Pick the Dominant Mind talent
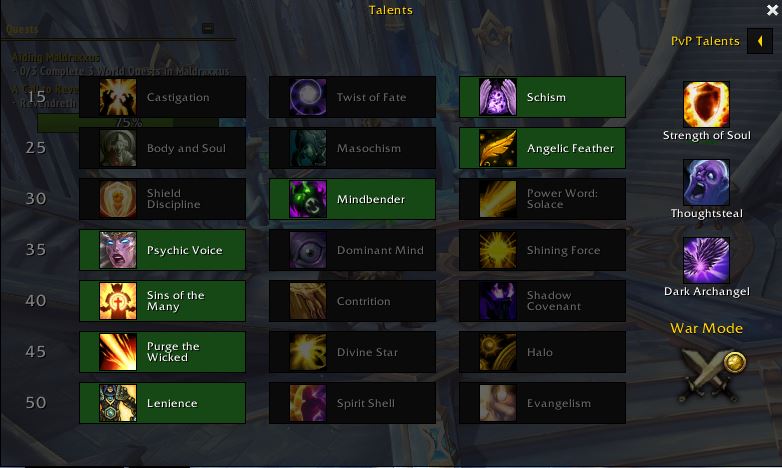The width and height of the screenshot is (782, 468). pyautogui.click(x=352, y=250)
